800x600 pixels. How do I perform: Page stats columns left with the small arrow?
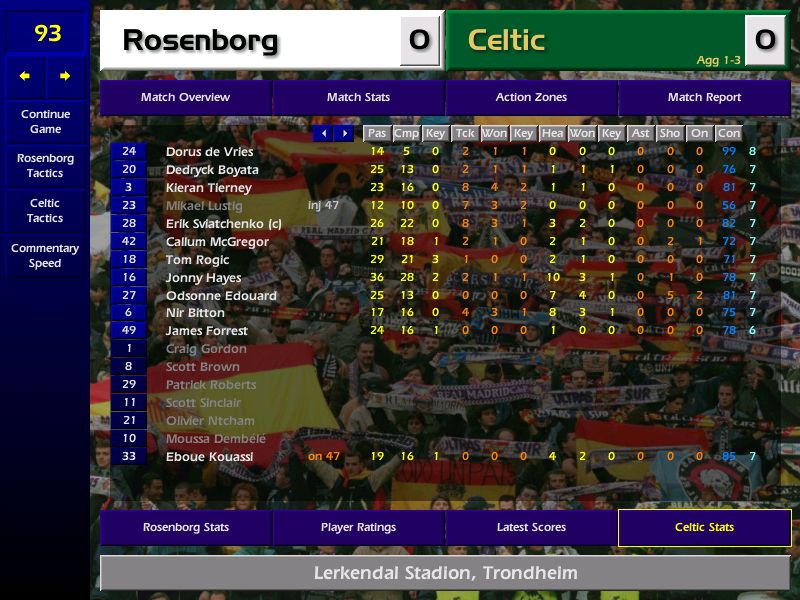(x=323, y=133)
